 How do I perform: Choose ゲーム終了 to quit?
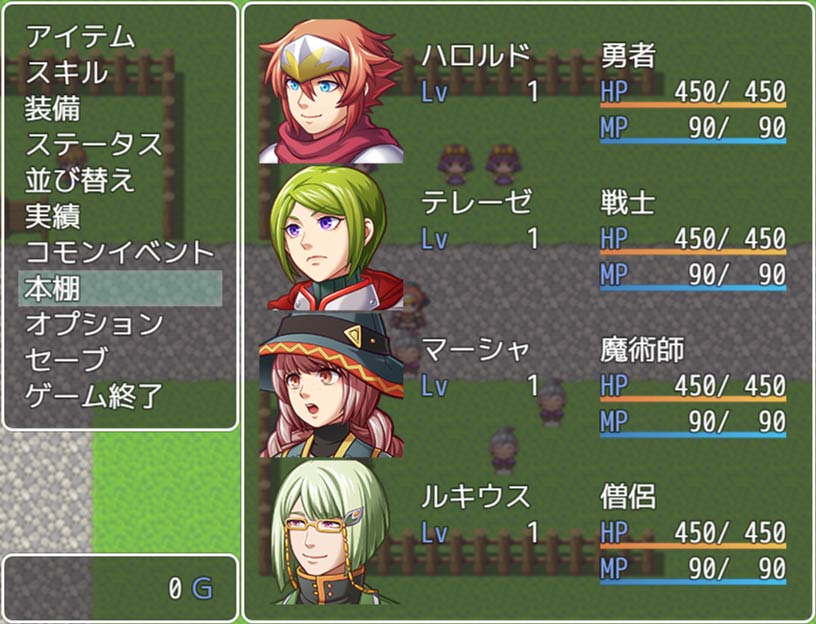(x=93, y=396)
